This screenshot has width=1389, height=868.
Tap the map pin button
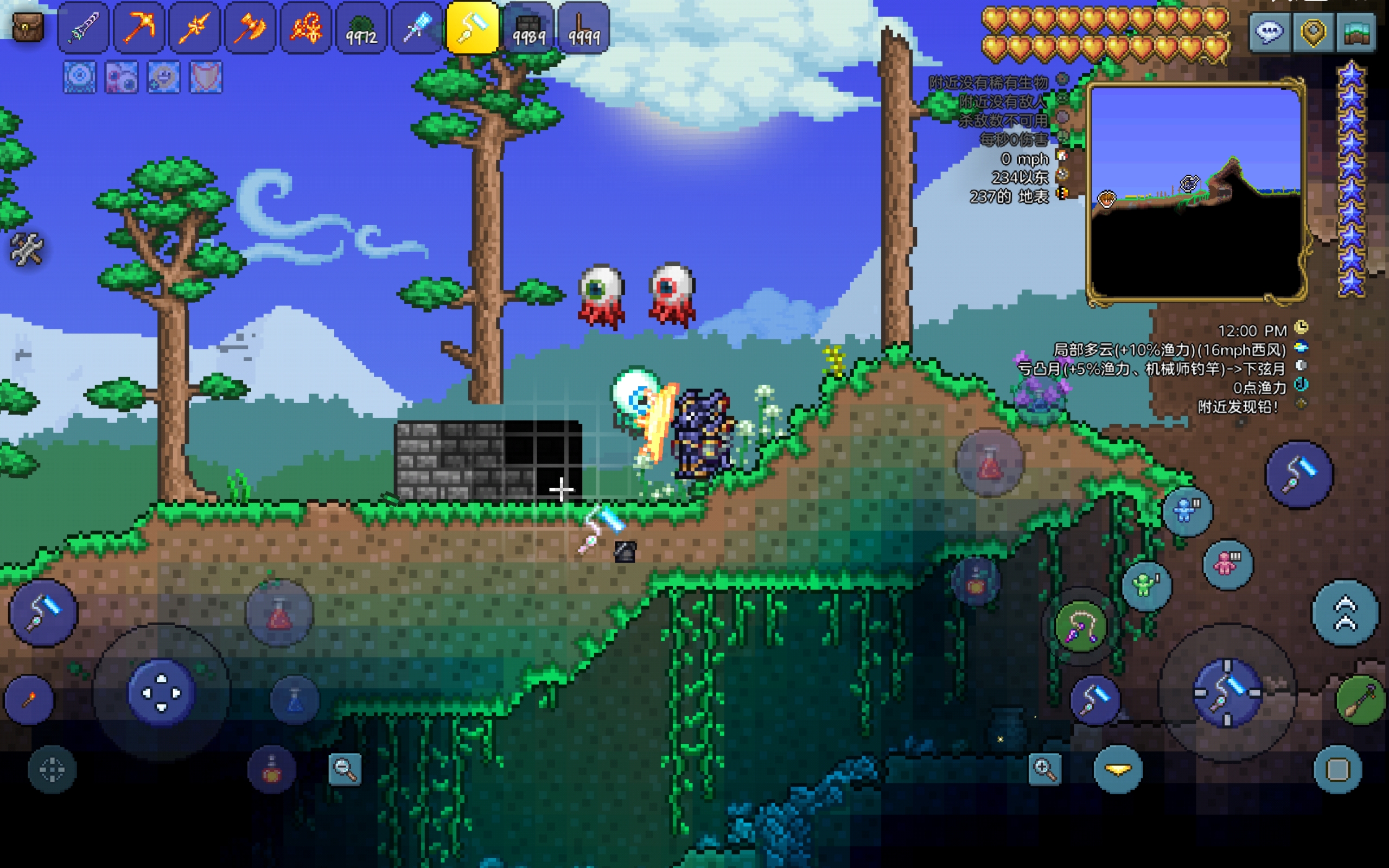pos(1312,33)
